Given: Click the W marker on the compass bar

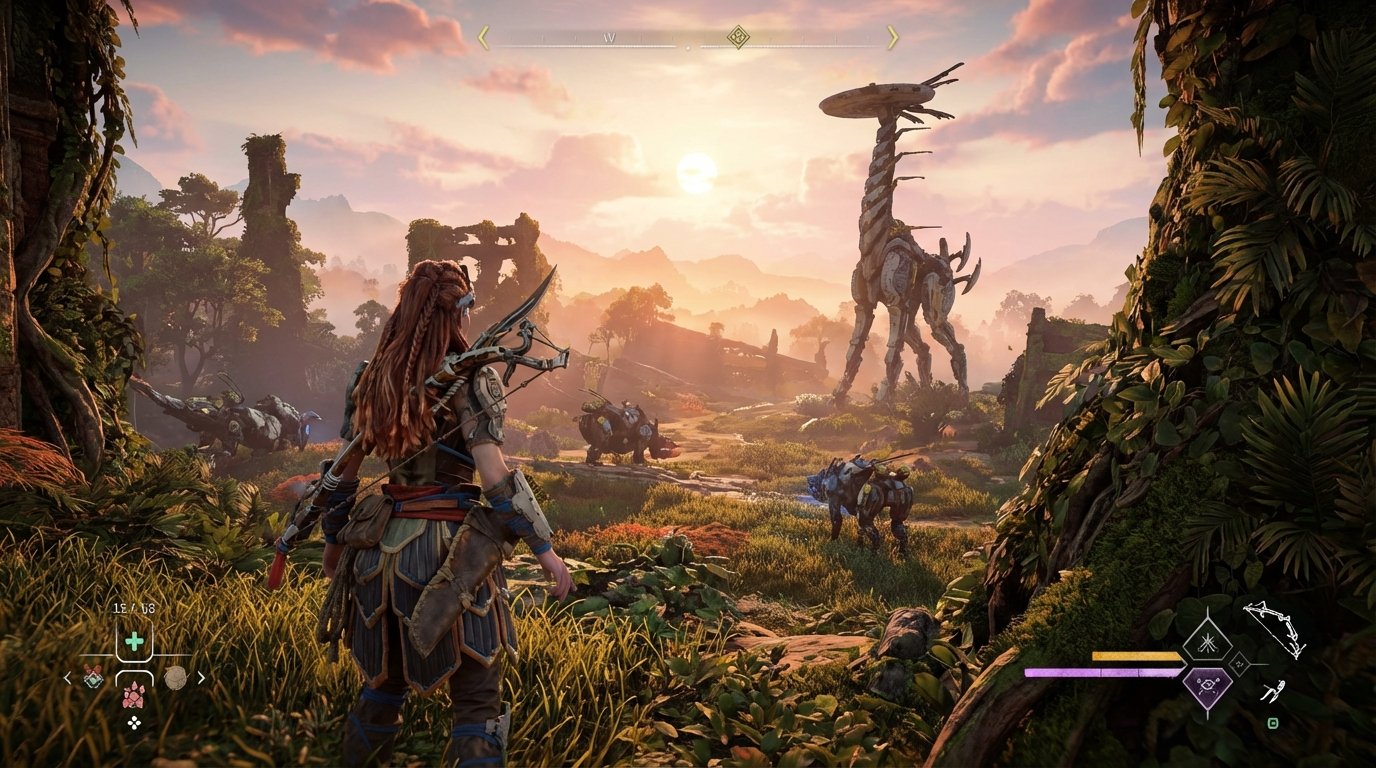Looking at the screenshot, I should (610, 37).
